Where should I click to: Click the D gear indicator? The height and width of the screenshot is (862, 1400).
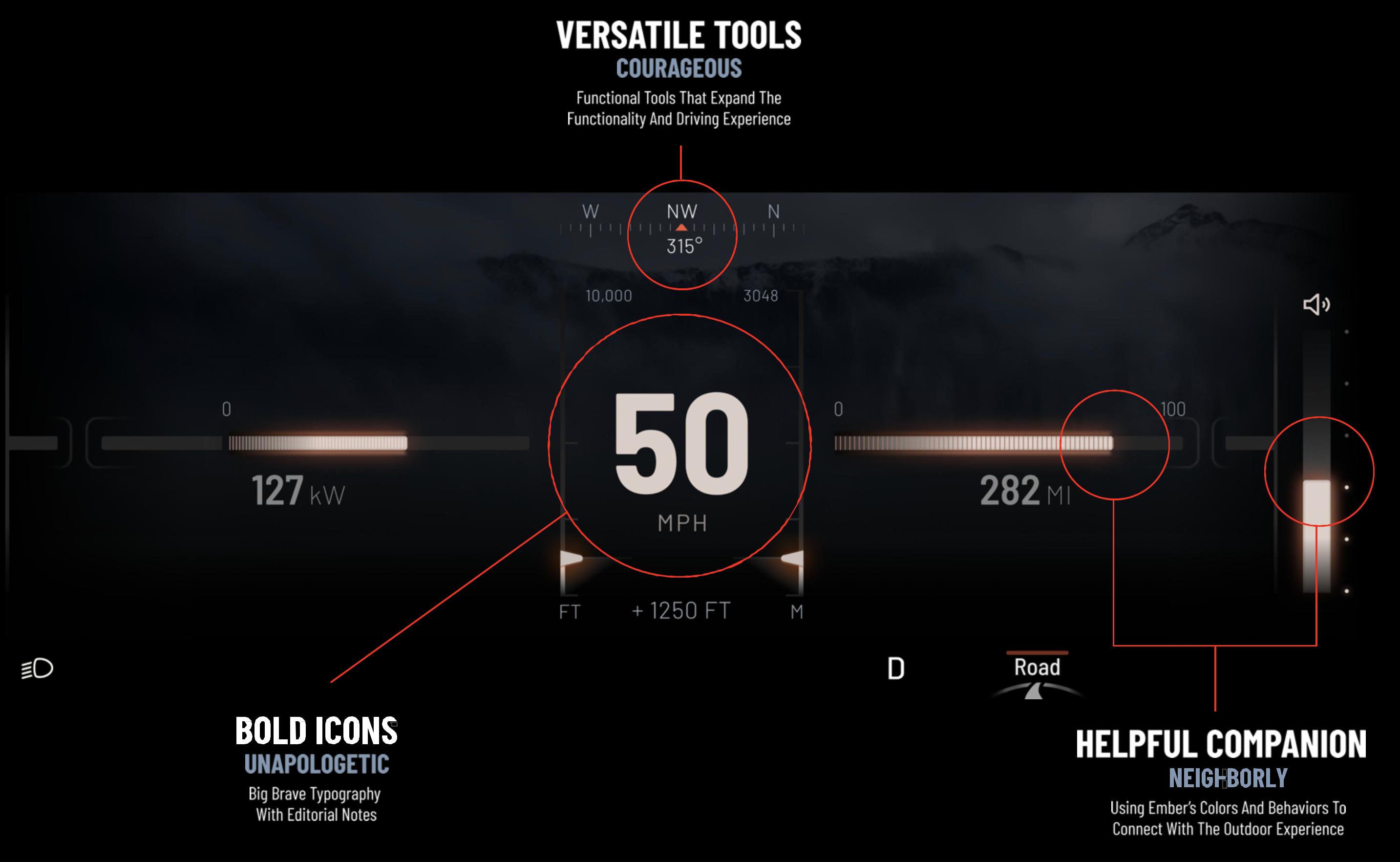coord(896,668)
